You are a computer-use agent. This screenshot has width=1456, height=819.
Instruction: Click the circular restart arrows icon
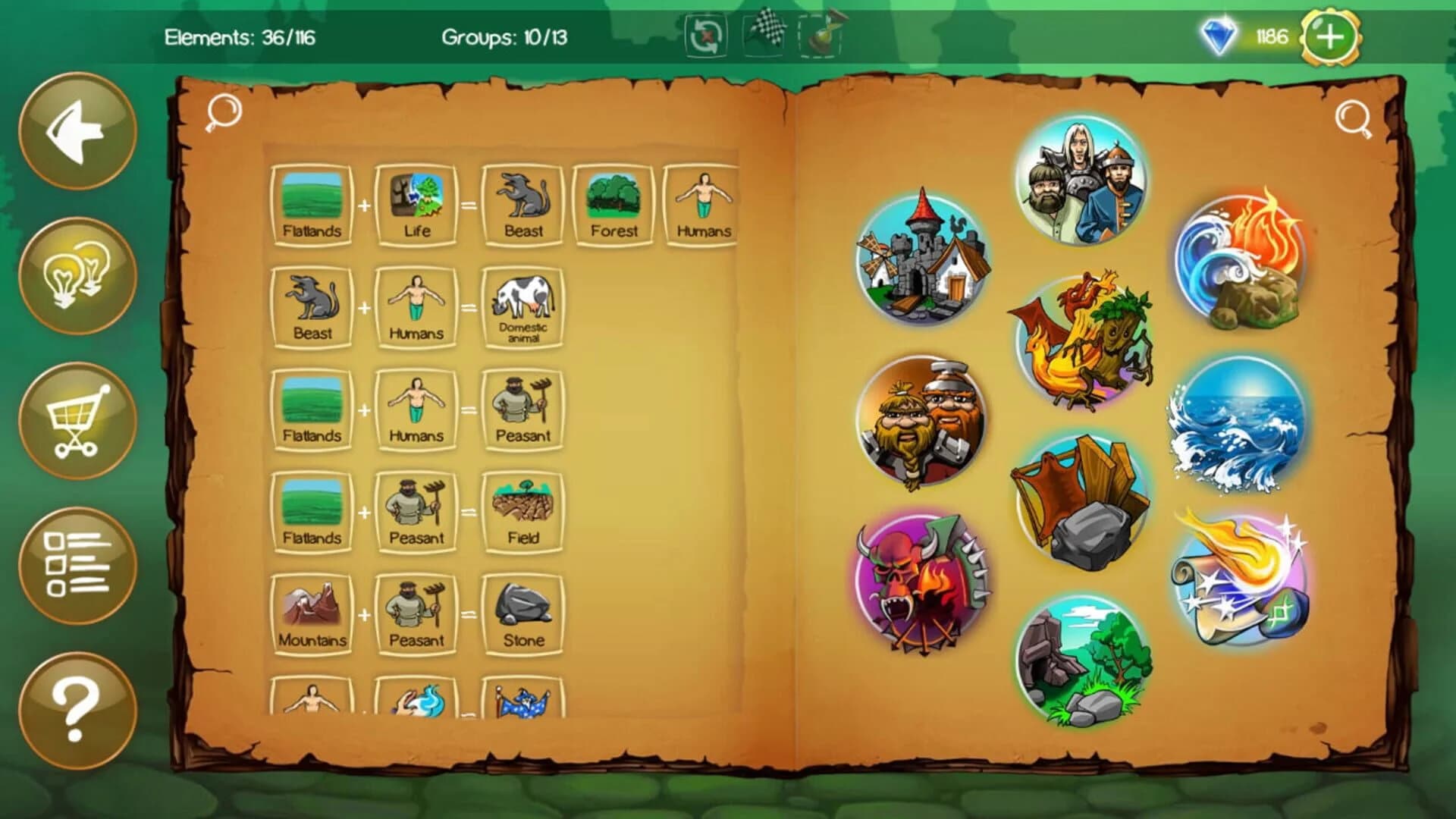pyautogui.click(x=705, y=34)
